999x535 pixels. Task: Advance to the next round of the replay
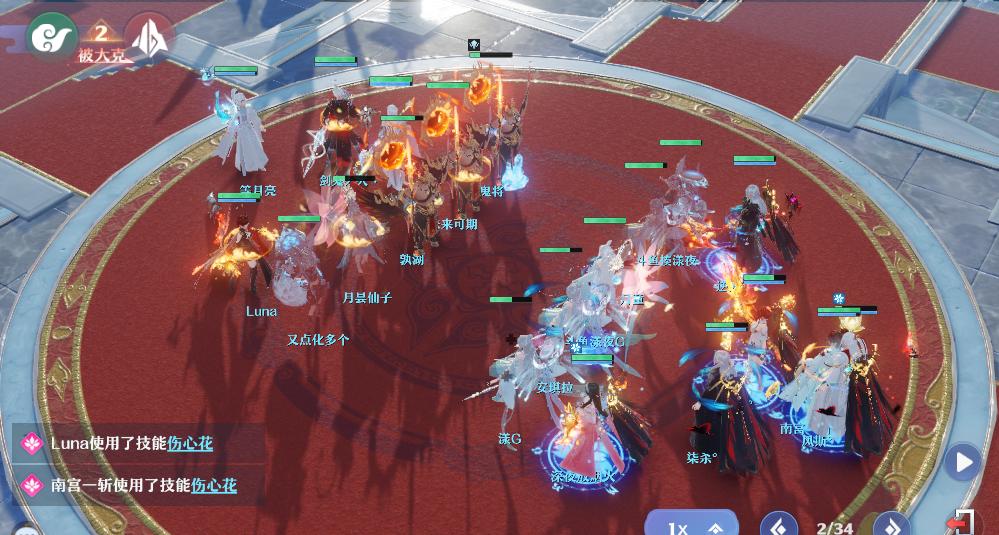891,525
